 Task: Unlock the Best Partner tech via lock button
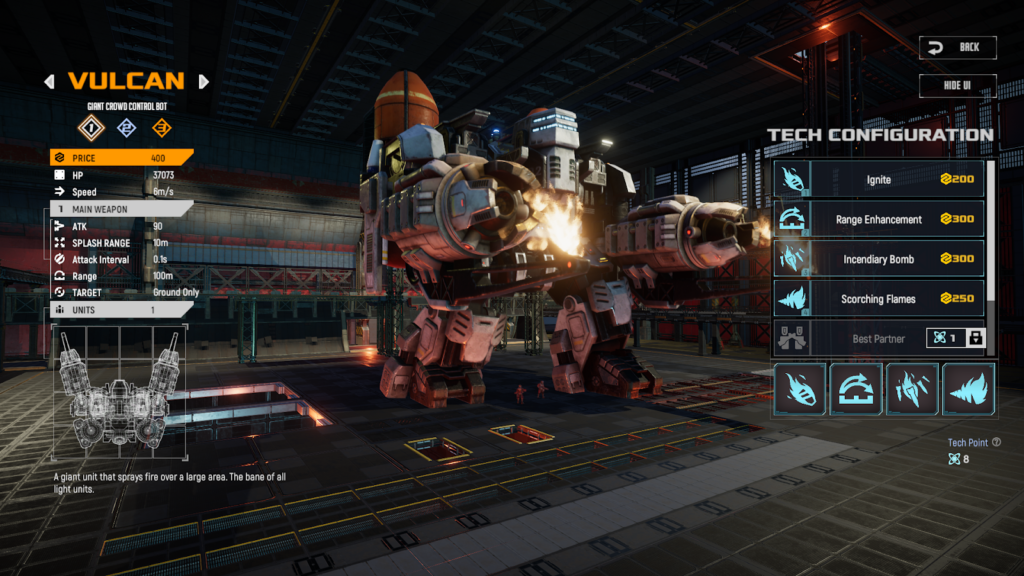click(976, 338)
